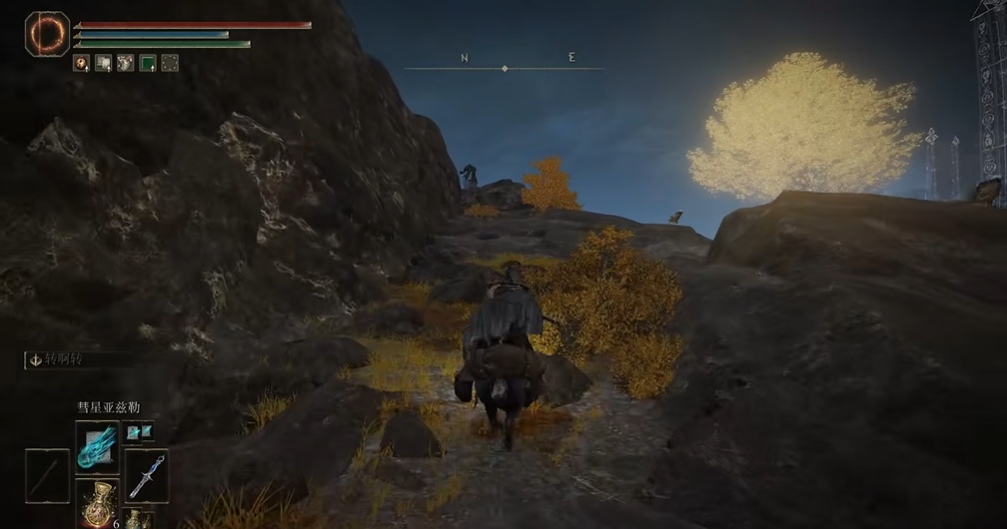Image resolution: width=1007 pixels, height=529 pixels.
Task: Inspect the grey scroll buff icon
Action: coord(104,63)
